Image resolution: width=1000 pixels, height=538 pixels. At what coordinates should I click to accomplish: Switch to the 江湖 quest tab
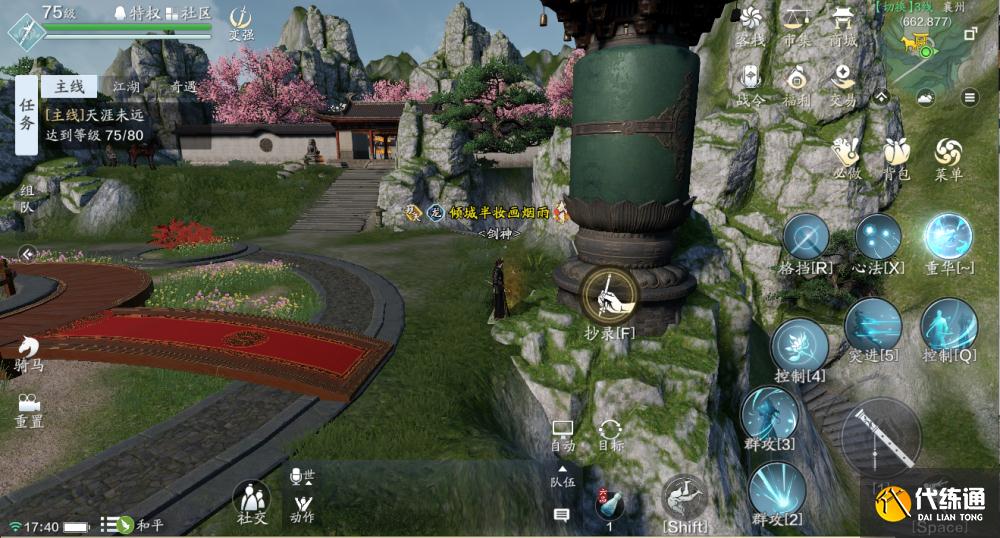click(x=127, y=87)
